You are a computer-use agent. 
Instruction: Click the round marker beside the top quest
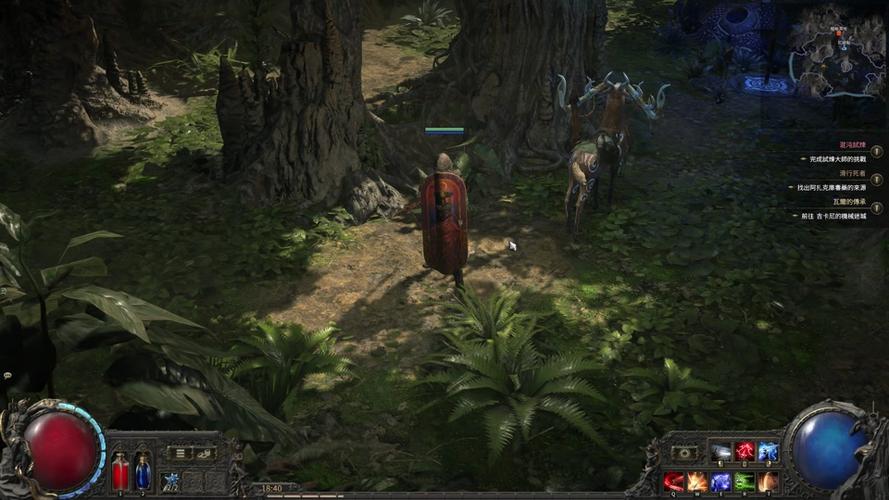click(877, 152)
